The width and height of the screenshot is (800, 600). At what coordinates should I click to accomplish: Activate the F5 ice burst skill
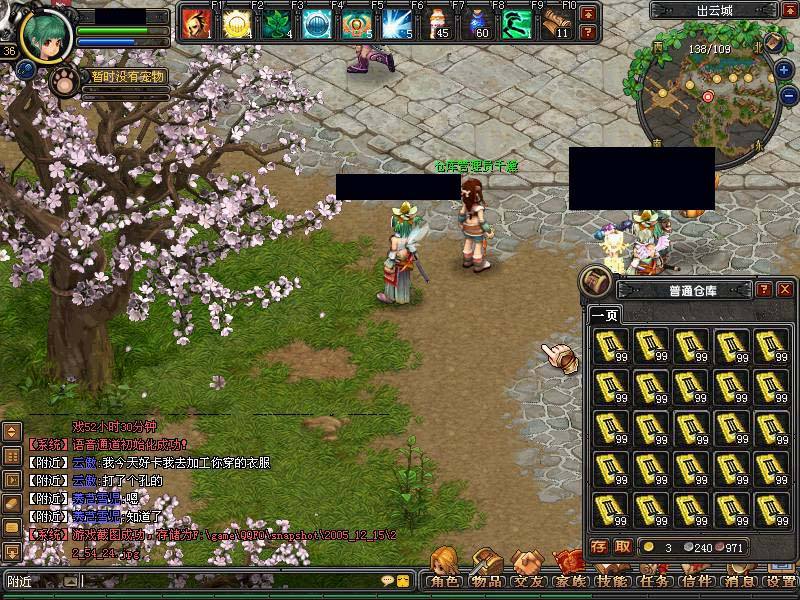(399, 24)
